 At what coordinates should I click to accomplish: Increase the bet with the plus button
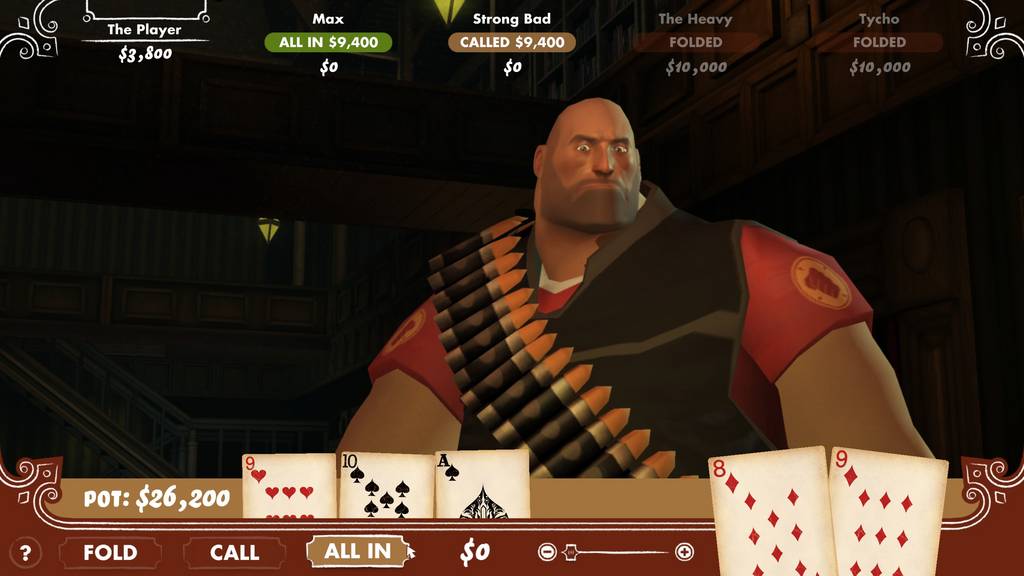[684, 551]
